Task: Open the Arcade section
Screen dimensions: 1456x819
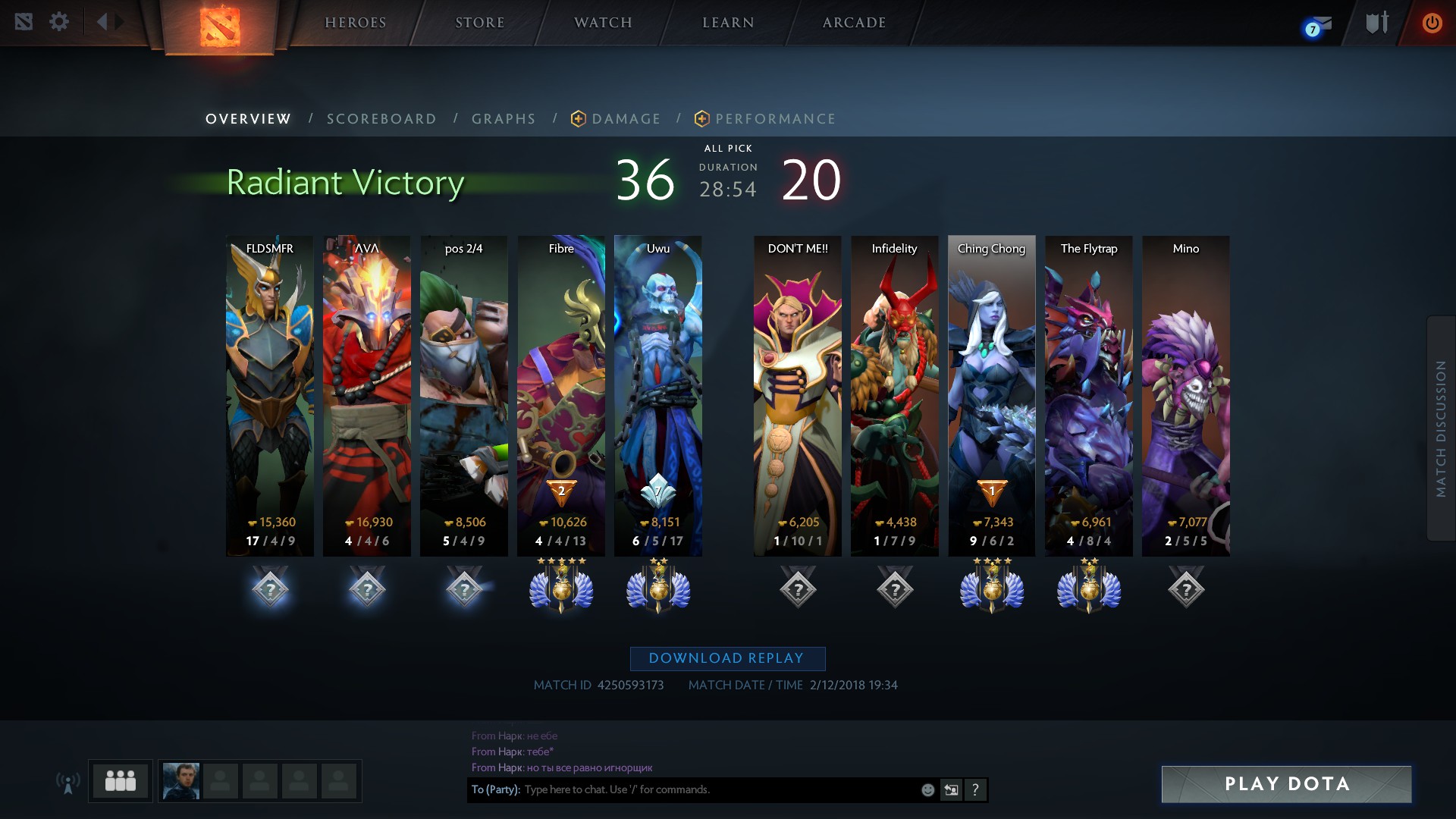Action: [854, 23]
